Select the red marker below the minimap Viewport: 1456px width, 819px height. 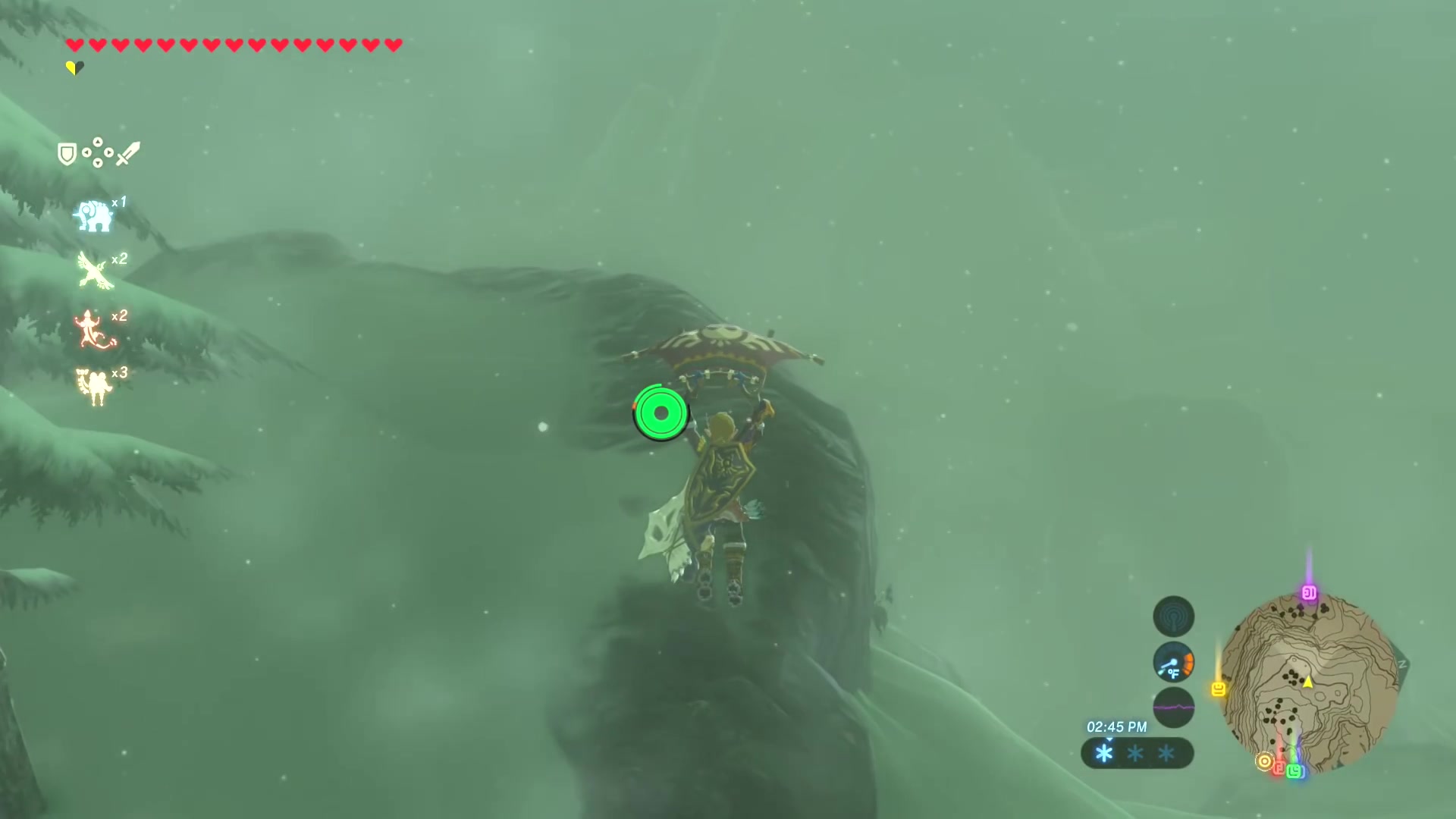[1279, 768]
